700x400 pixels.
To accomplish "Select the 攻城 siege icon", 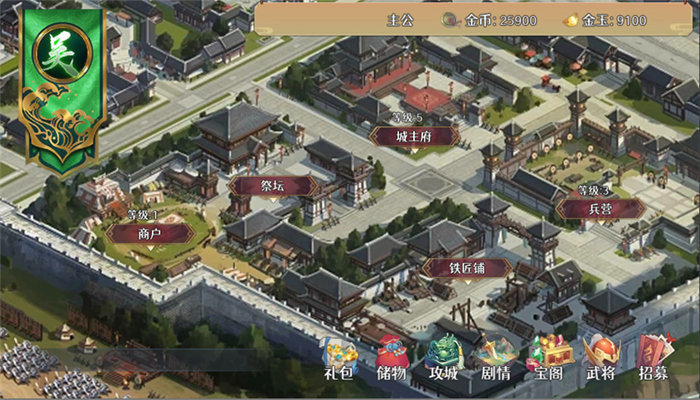I will pos(444,359).
